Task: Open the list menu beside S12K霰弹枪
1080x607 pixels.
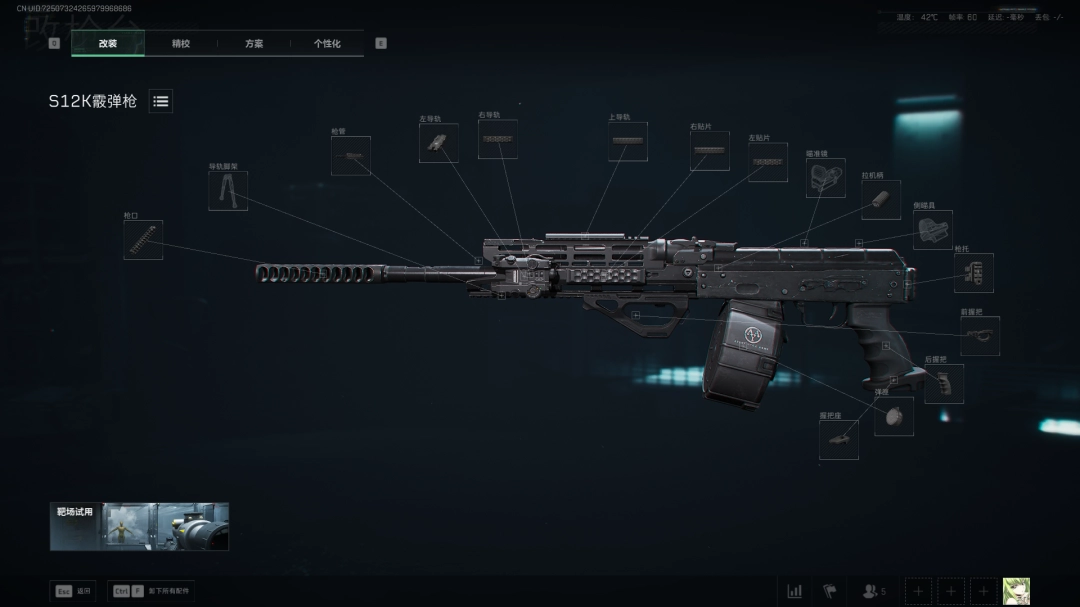Action: (161, 101)
